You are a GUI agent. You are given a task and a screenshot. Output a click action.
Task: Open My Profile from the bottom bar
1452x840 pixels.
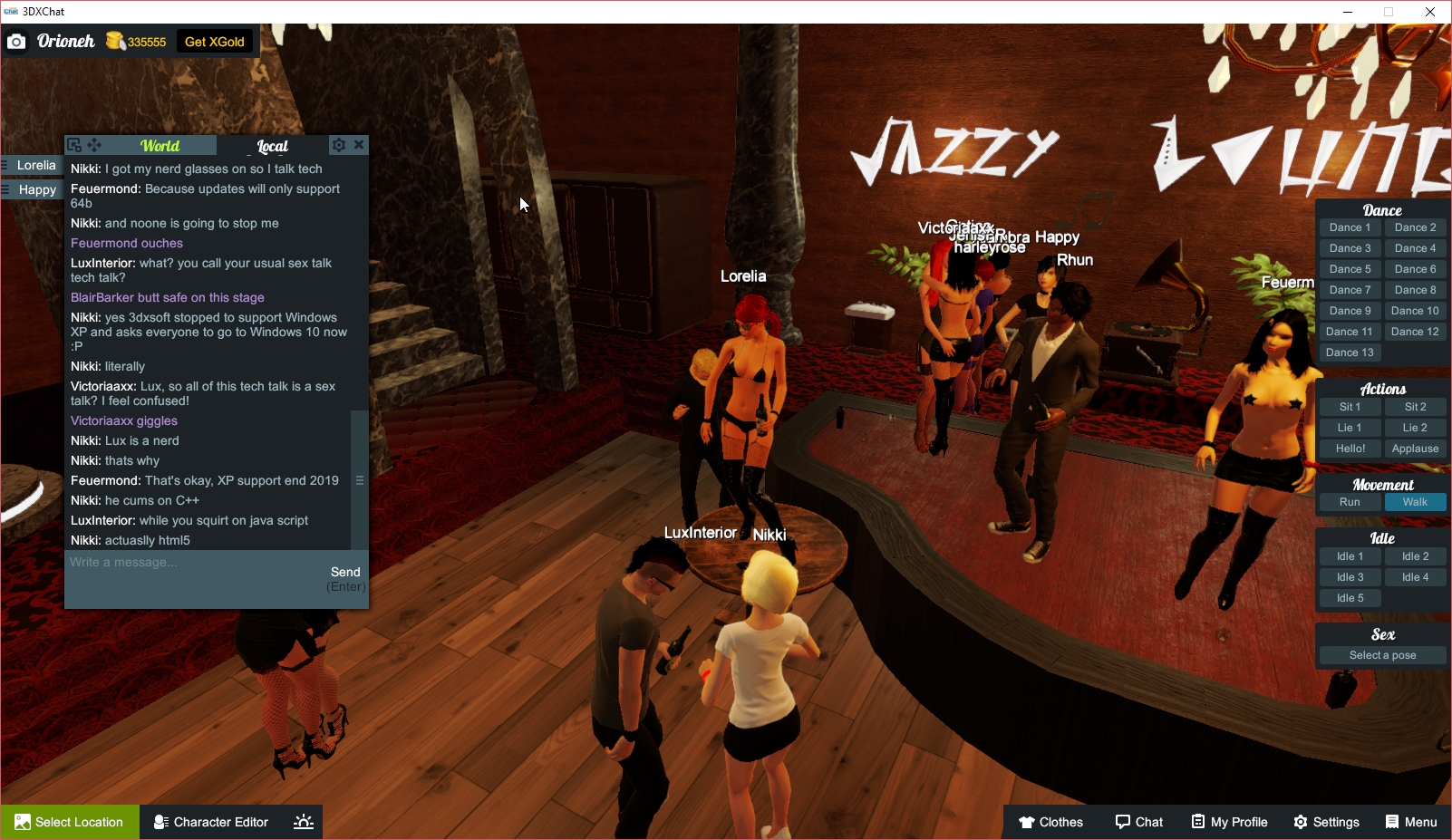click(x=1229, y=822)
